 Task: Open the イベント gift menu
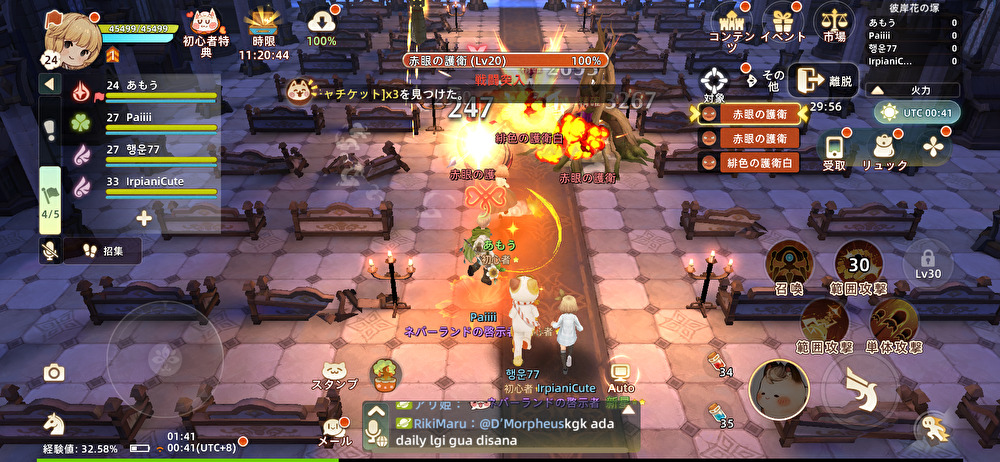pyautogui.click(x=783, y=24)
